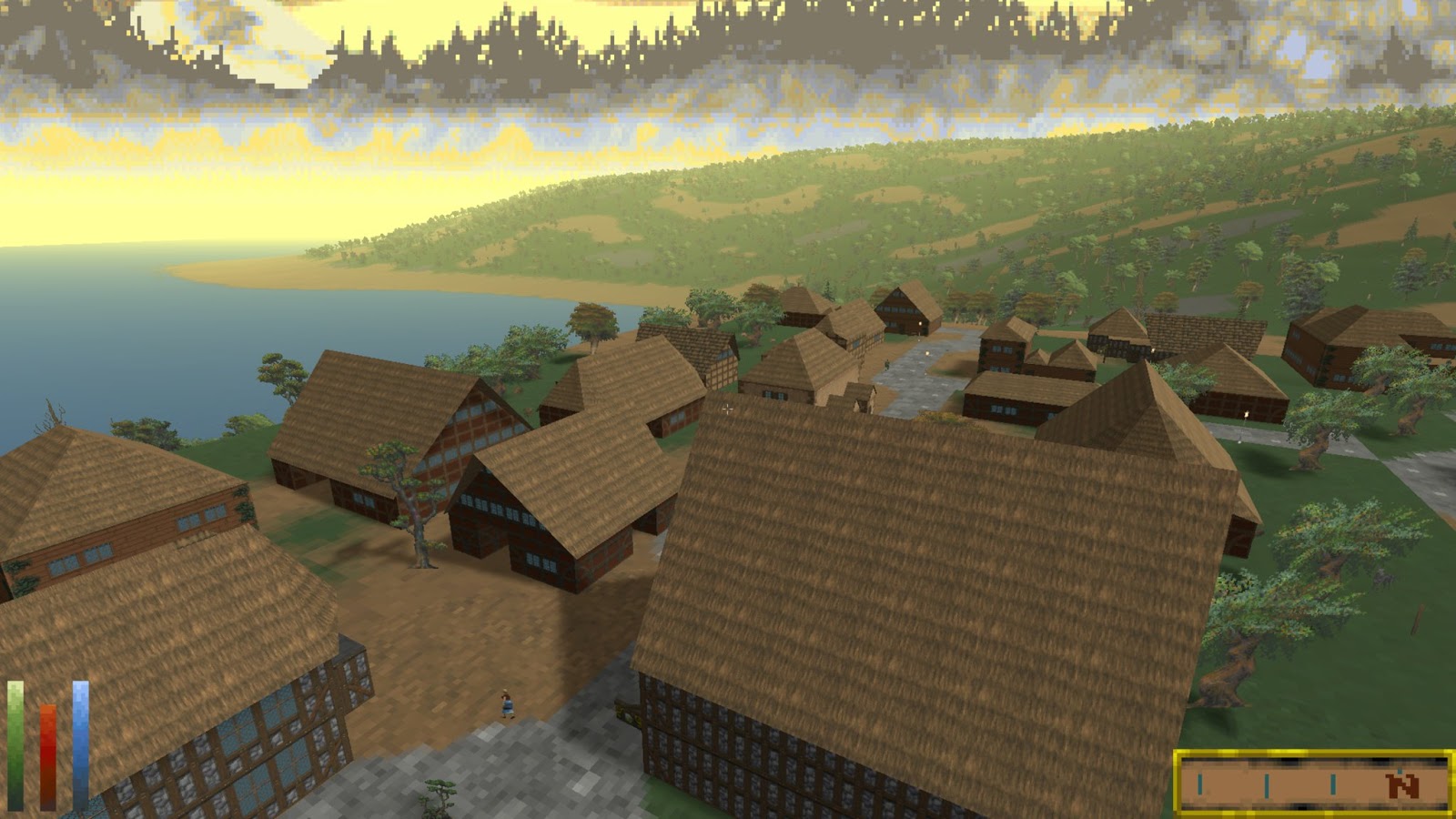Click the glowing window on the distant house
1456x819 pixels.
pos(920,323)
